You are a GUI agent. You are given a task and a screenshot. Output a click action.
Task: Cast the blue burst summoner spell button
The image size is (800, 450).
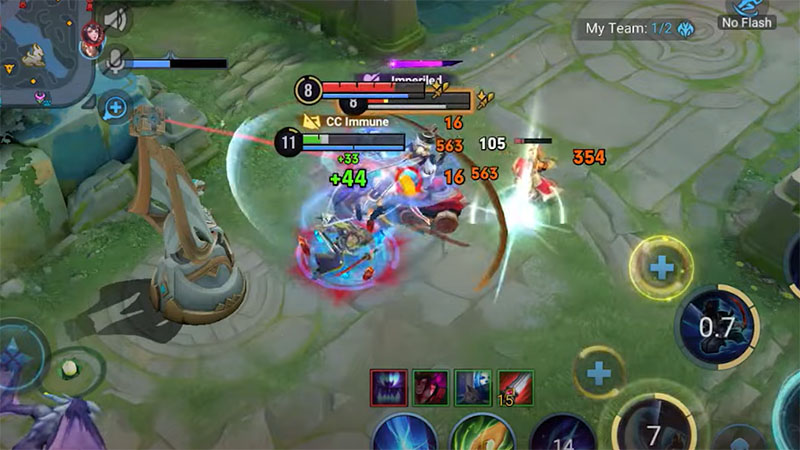click(x=404, y=434)
